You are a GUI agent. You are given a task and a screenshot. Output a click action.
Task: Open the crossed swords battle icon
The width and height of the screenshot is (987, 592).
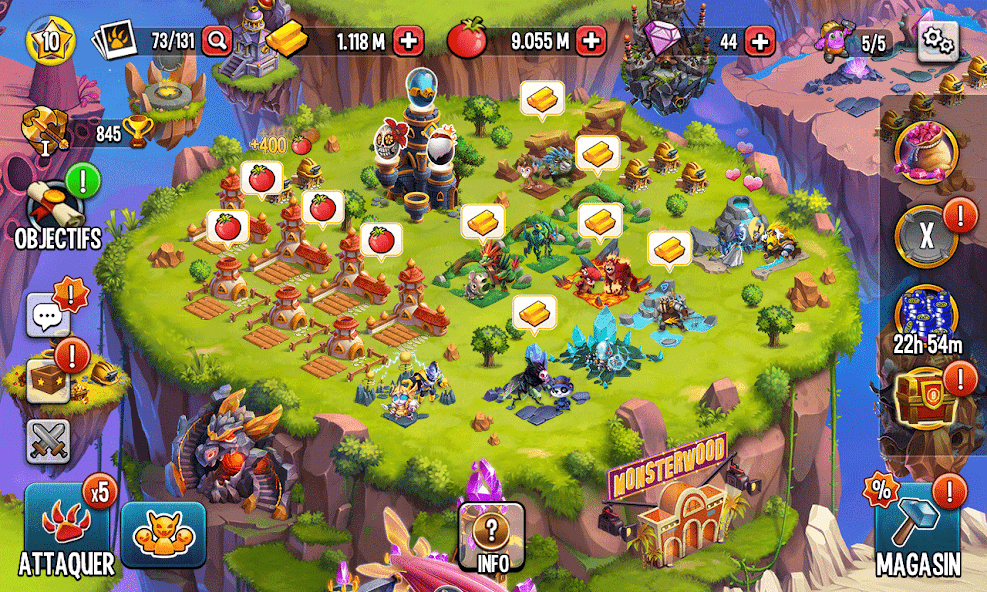click(47, 440)
